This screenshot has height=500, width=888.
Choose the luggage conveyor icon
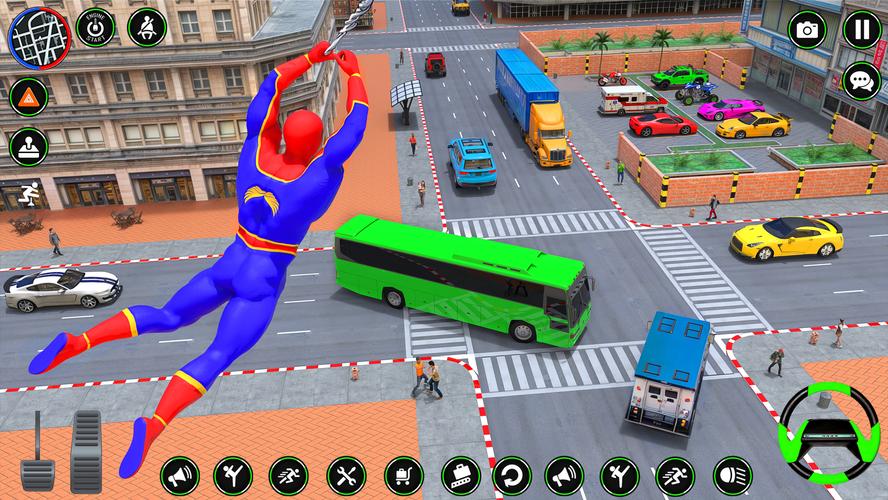(x=458, y=476)
